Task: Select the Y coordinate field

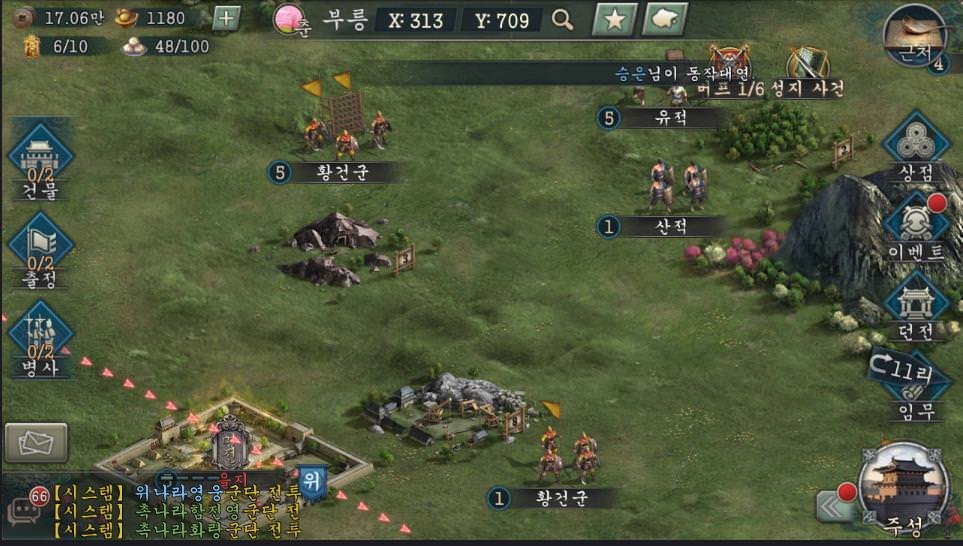Action: [x=502, y=20]
